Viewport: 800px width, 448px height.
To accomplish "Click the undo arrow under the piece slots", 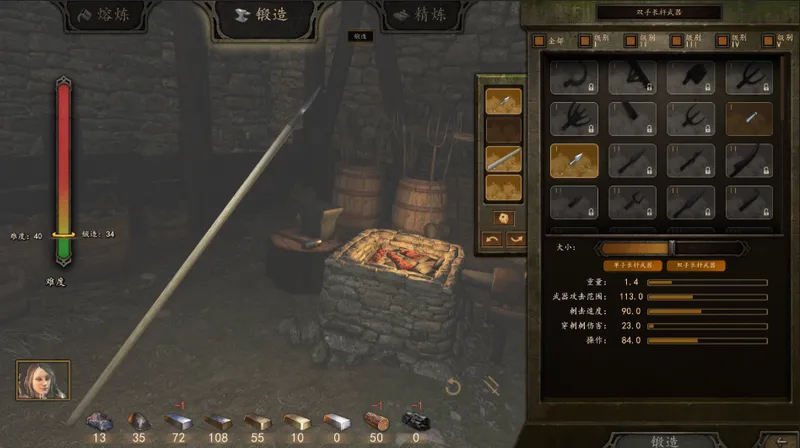I will [x=491, y=240].
